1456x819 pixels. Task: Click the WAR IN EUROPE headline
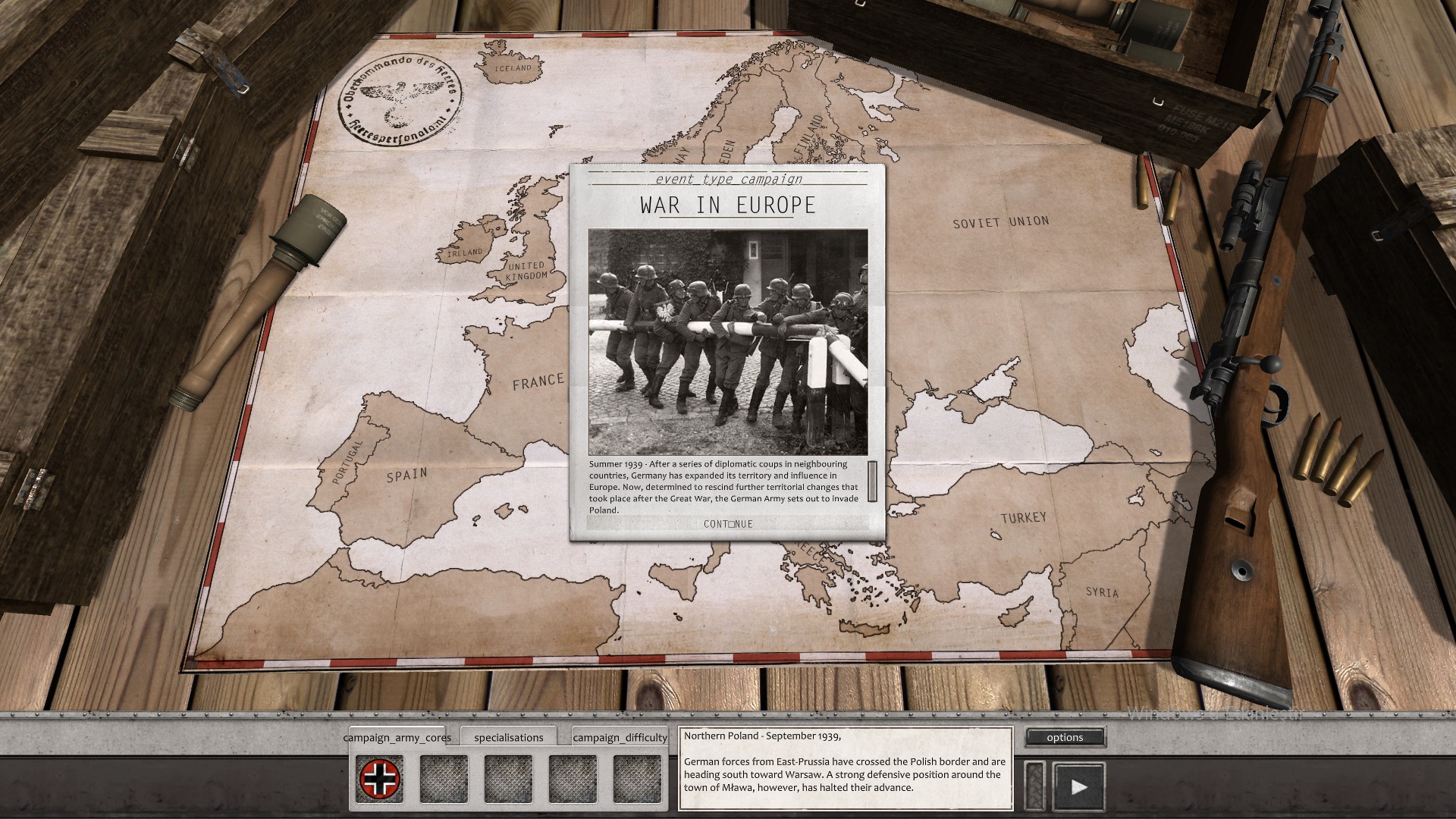[726, 205]
